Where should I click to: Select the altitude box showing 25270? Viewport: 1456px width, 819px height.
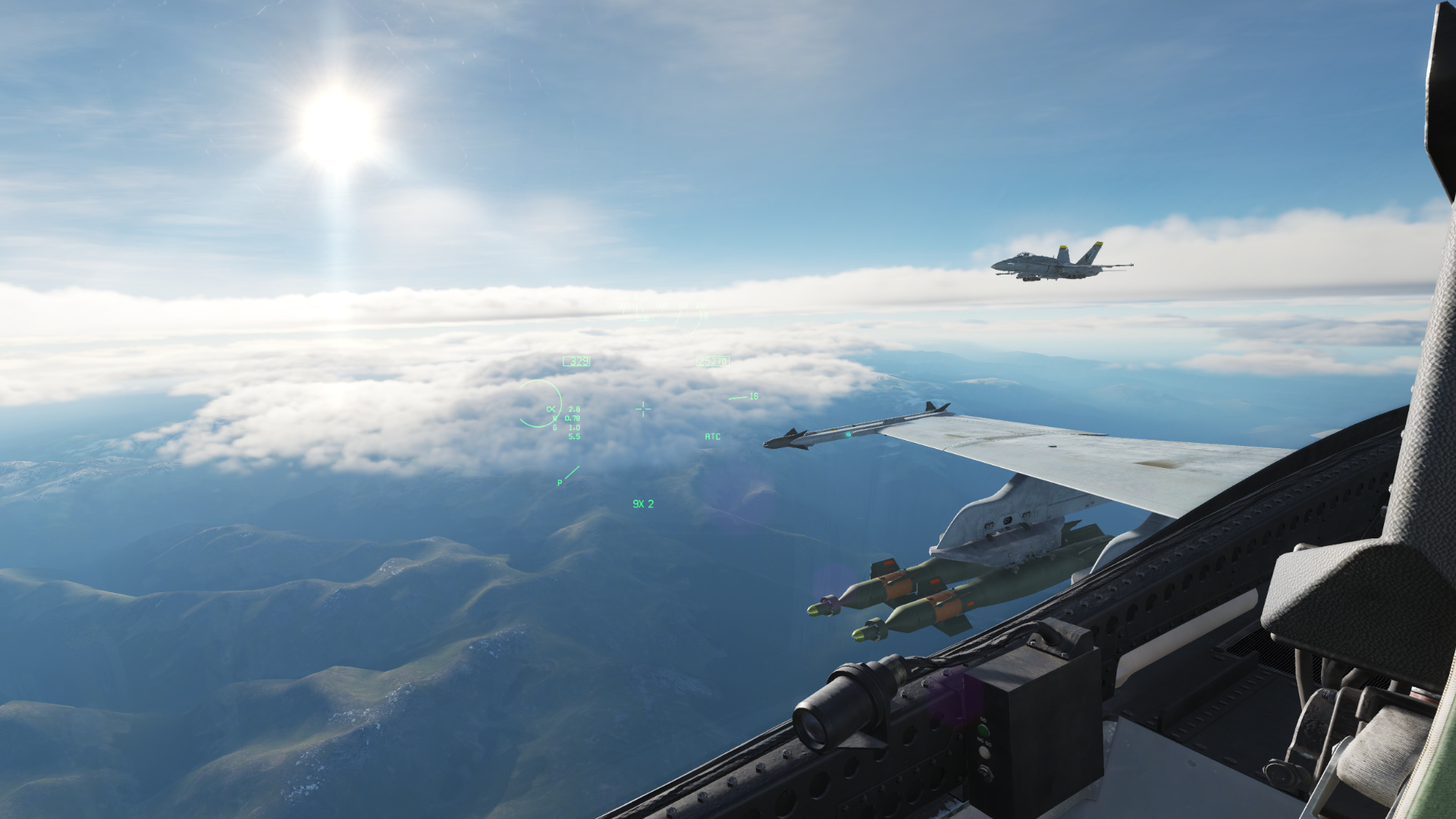[x=713, y=359]
